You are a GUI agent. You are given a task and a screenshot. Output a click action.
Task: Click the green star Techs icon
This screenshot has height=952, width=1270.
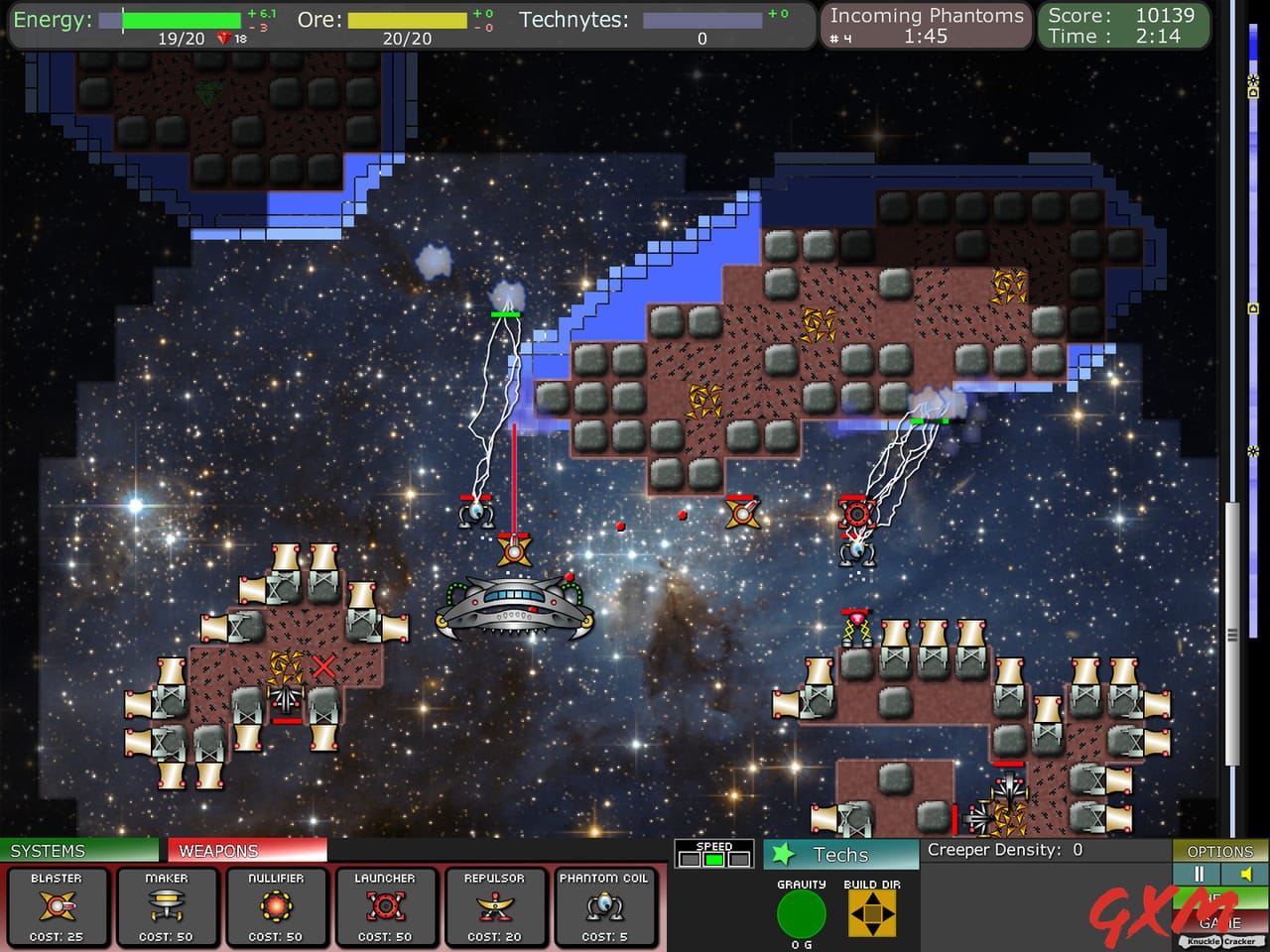point(783,853)
